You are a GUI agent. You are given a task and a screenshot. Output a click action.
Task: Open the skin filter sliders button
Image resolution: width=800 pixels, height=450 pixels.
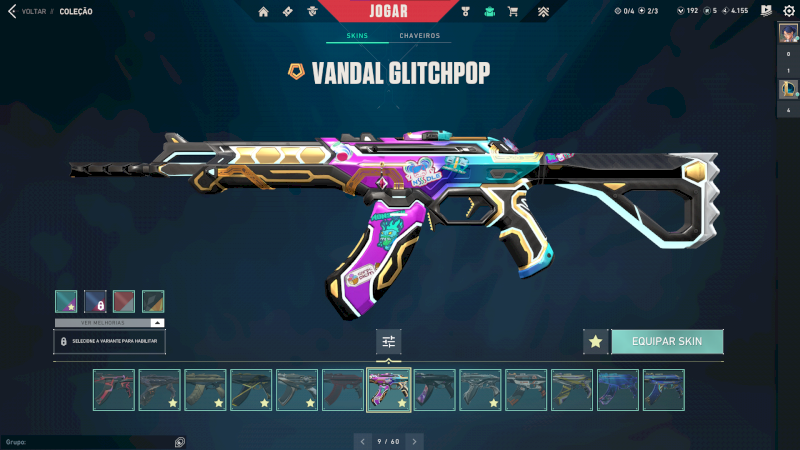389,342
